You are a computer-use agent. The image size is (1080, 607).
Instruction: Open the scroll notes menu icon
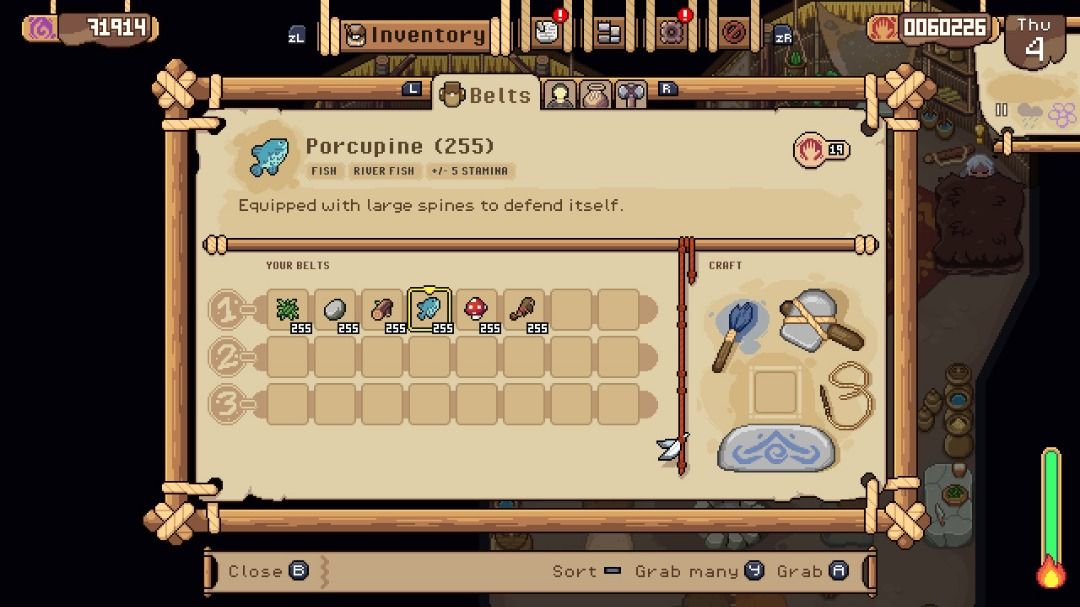pos(545,33)
